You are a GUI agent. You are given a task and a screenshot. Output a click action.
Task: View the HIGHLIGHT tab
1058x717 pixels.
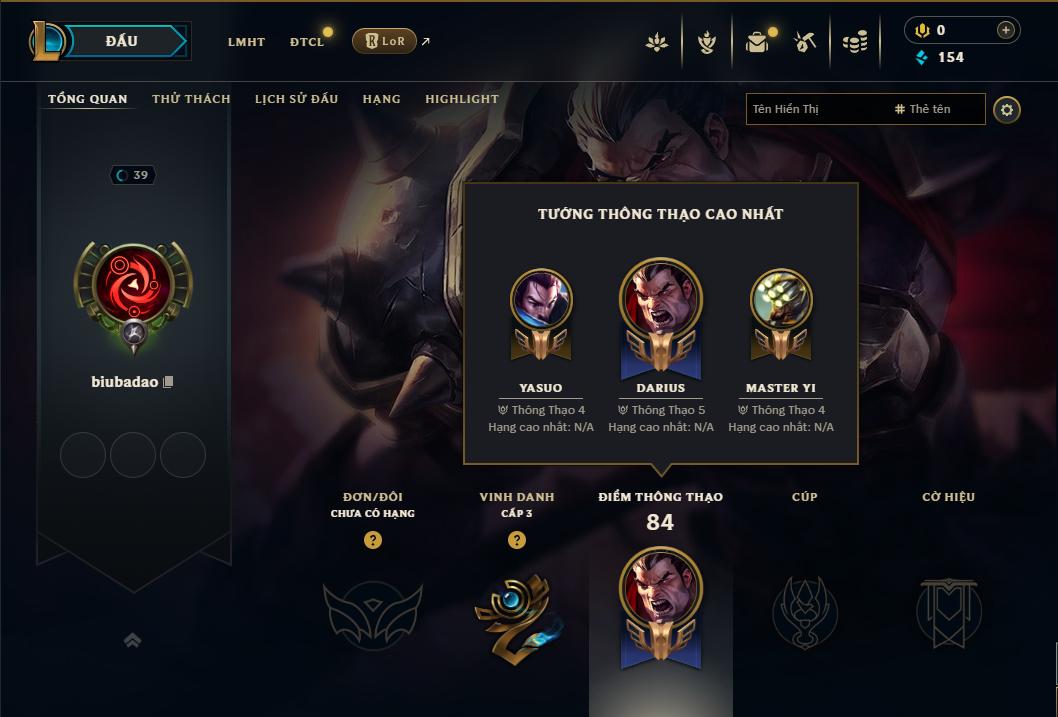(461, 99)
